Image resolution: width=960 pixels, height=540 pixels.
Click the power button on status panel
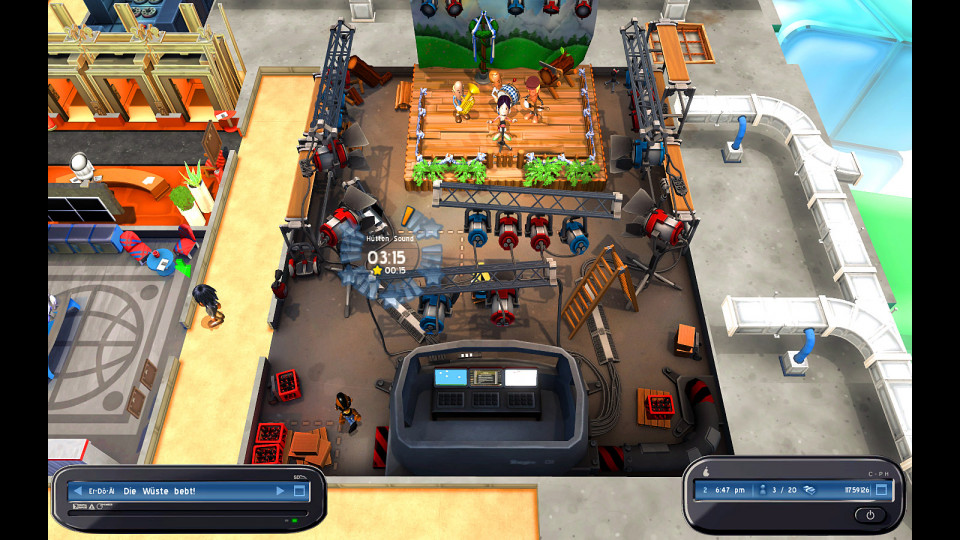click(x=868, y=514)
